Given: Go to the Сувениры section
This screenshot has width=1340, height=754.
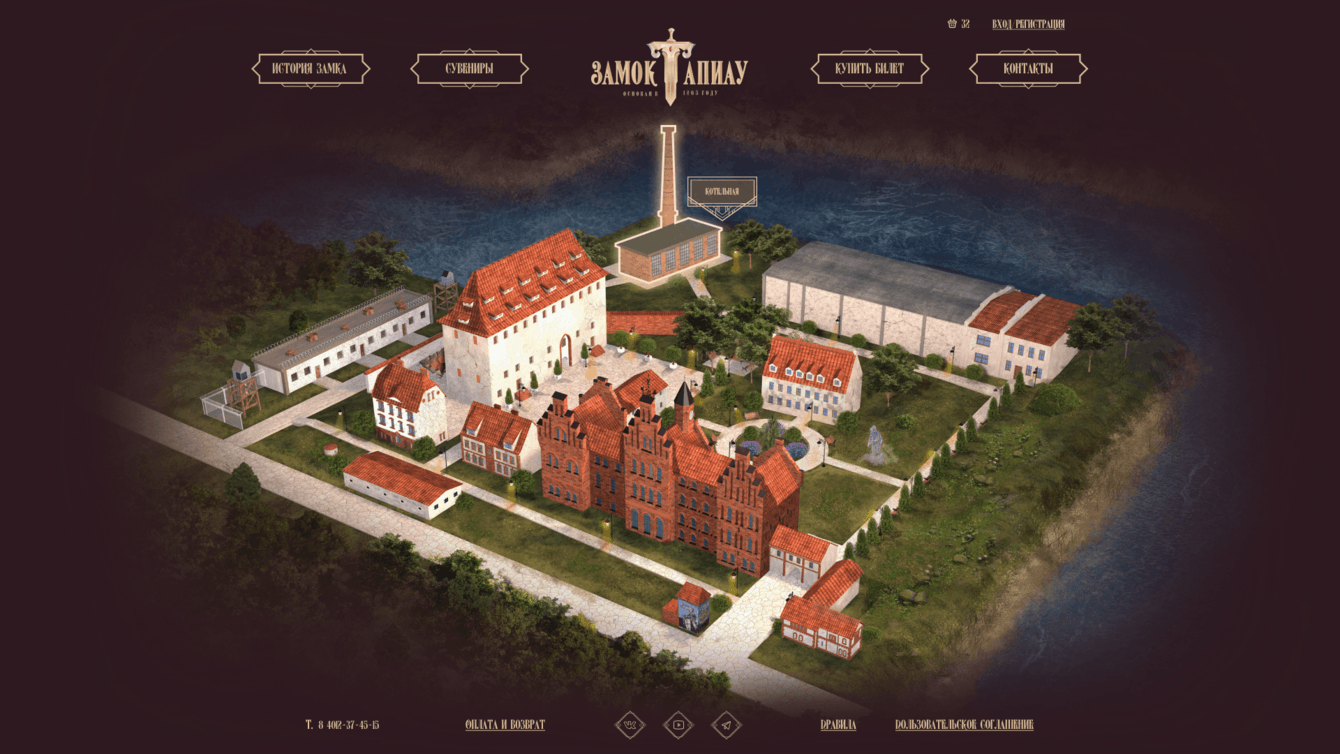Looking at the screenshot, I should pyautogui.click(x=469, y=69).
